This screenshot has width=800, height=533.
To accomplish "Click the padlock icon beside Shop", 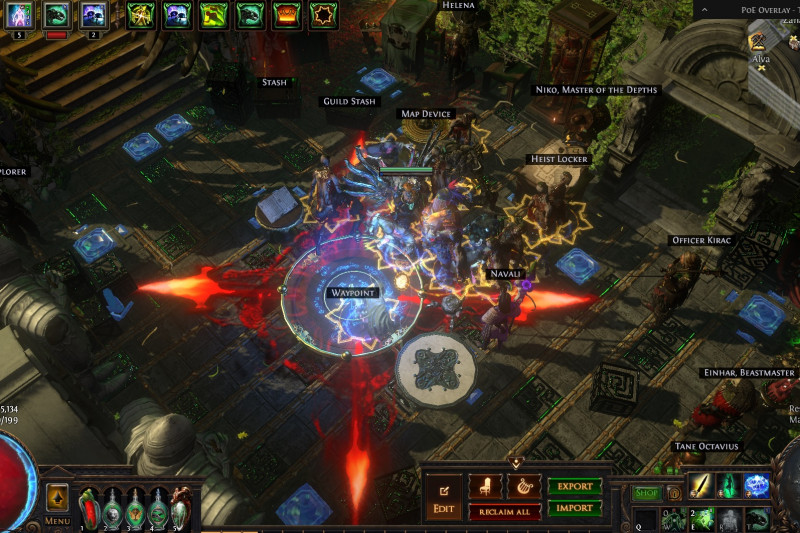I will pos(673,493).
